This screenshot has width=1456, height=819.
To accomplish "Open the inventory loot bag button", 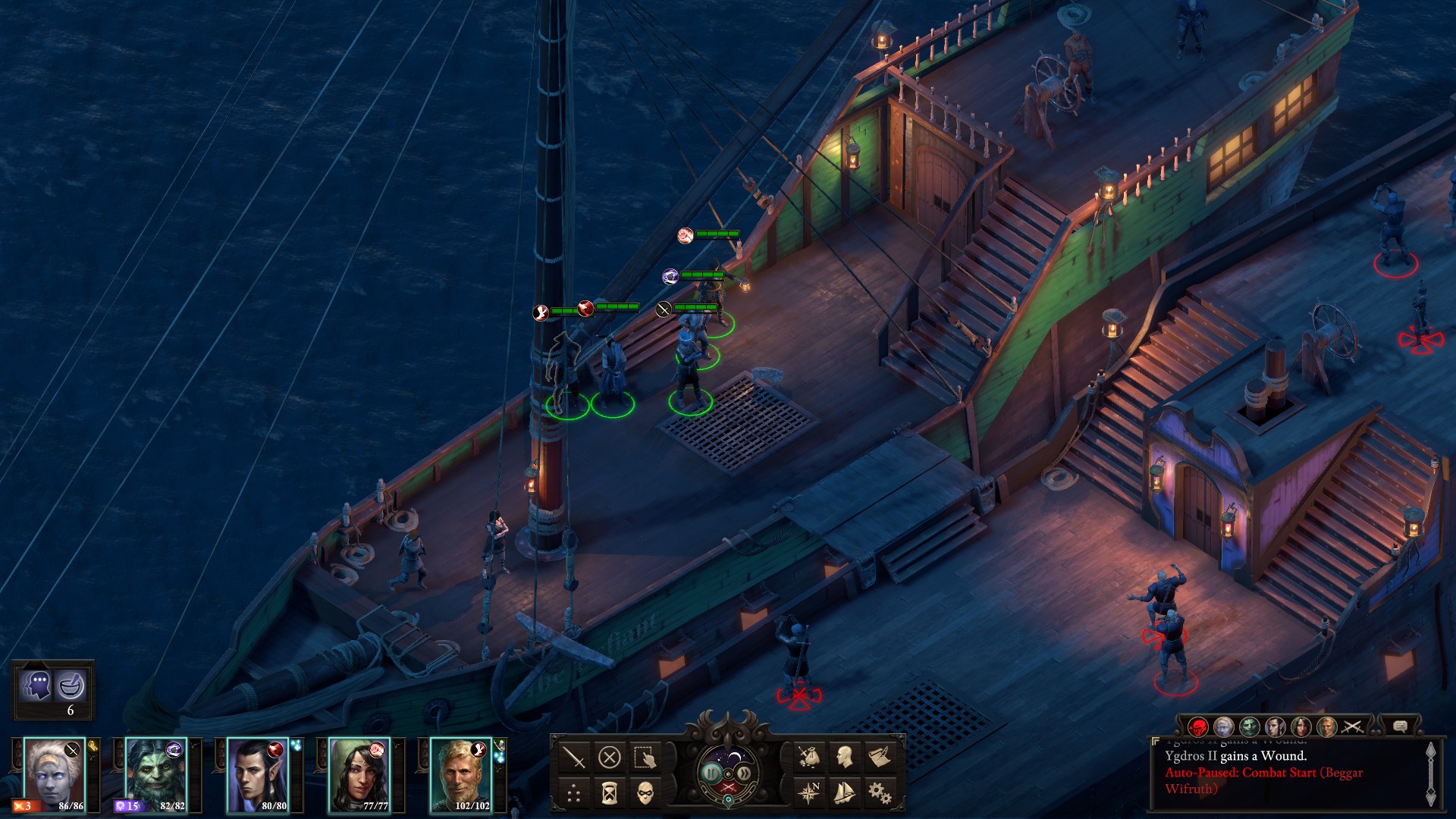I will coord(808,757).
